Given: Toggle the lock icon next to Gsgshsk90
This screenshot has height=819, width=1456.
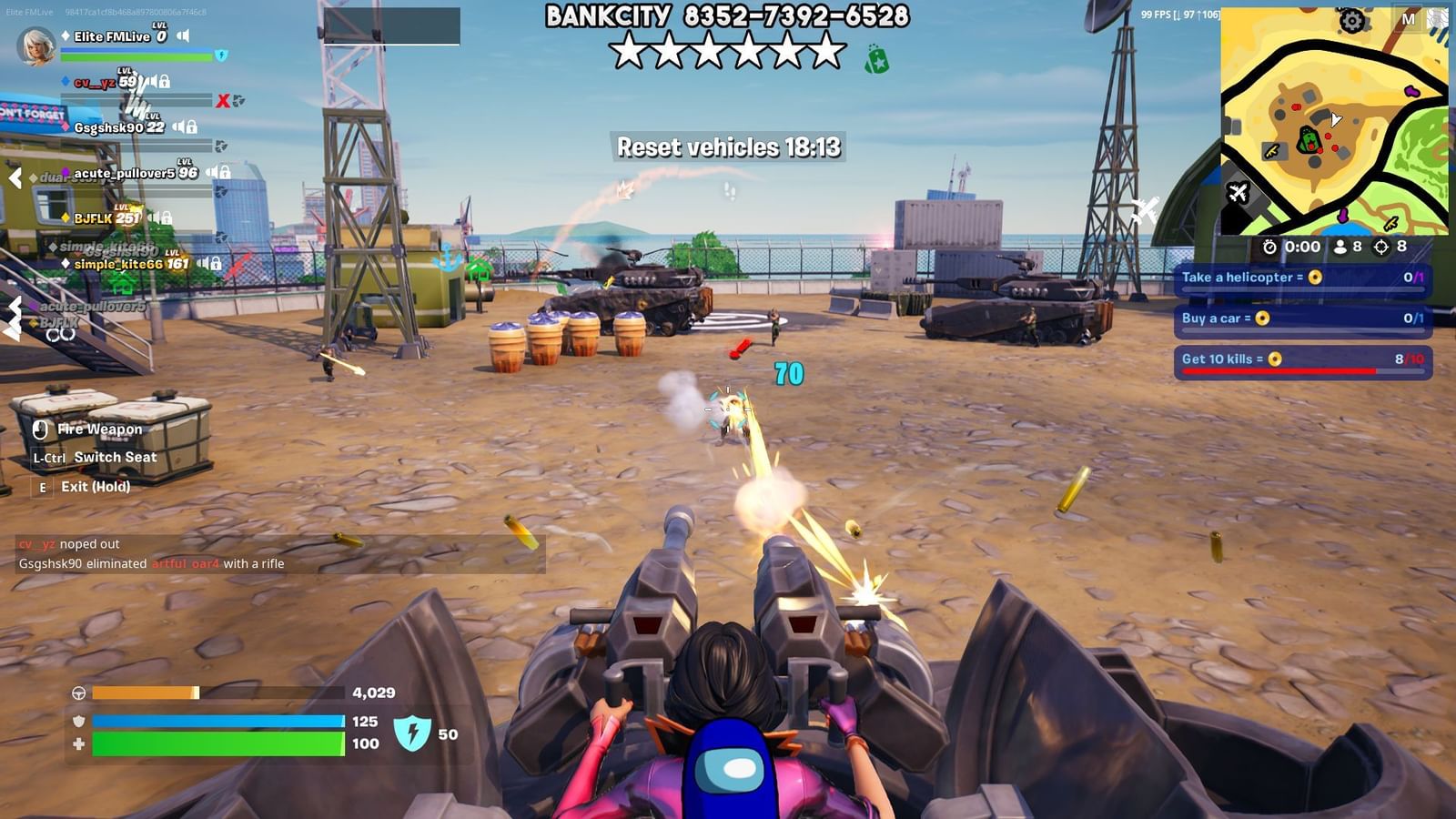Looking at the screenshot, I should click(x=192, y=127).
